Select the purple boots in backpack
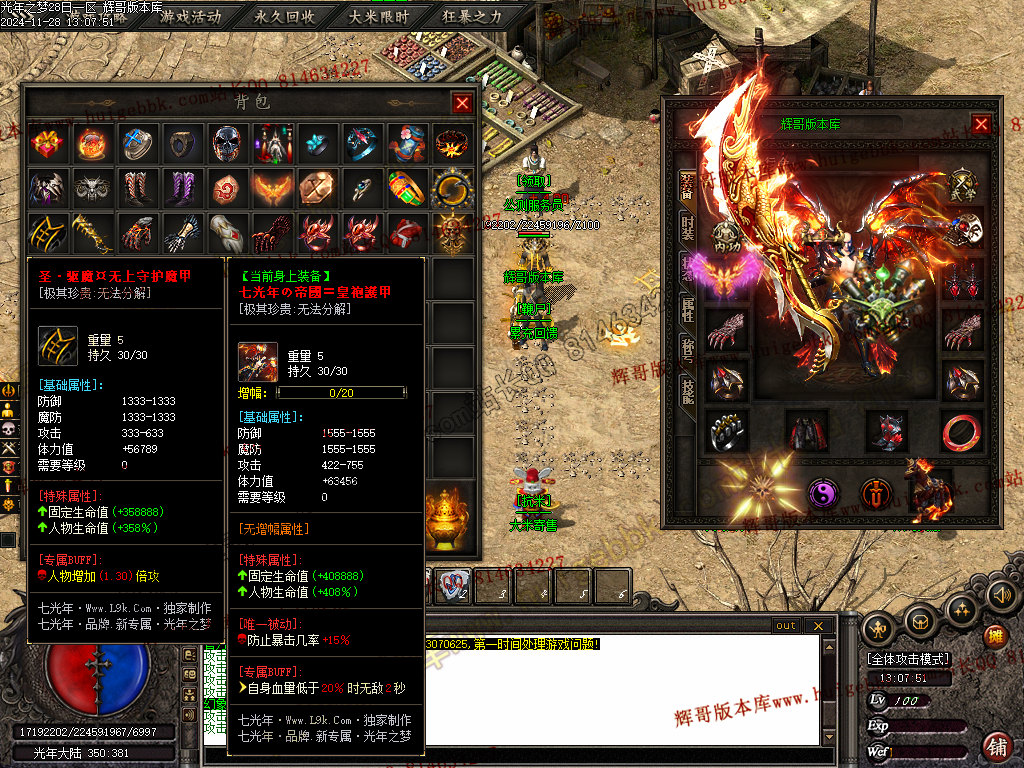1024x768 pixels. 182,188
